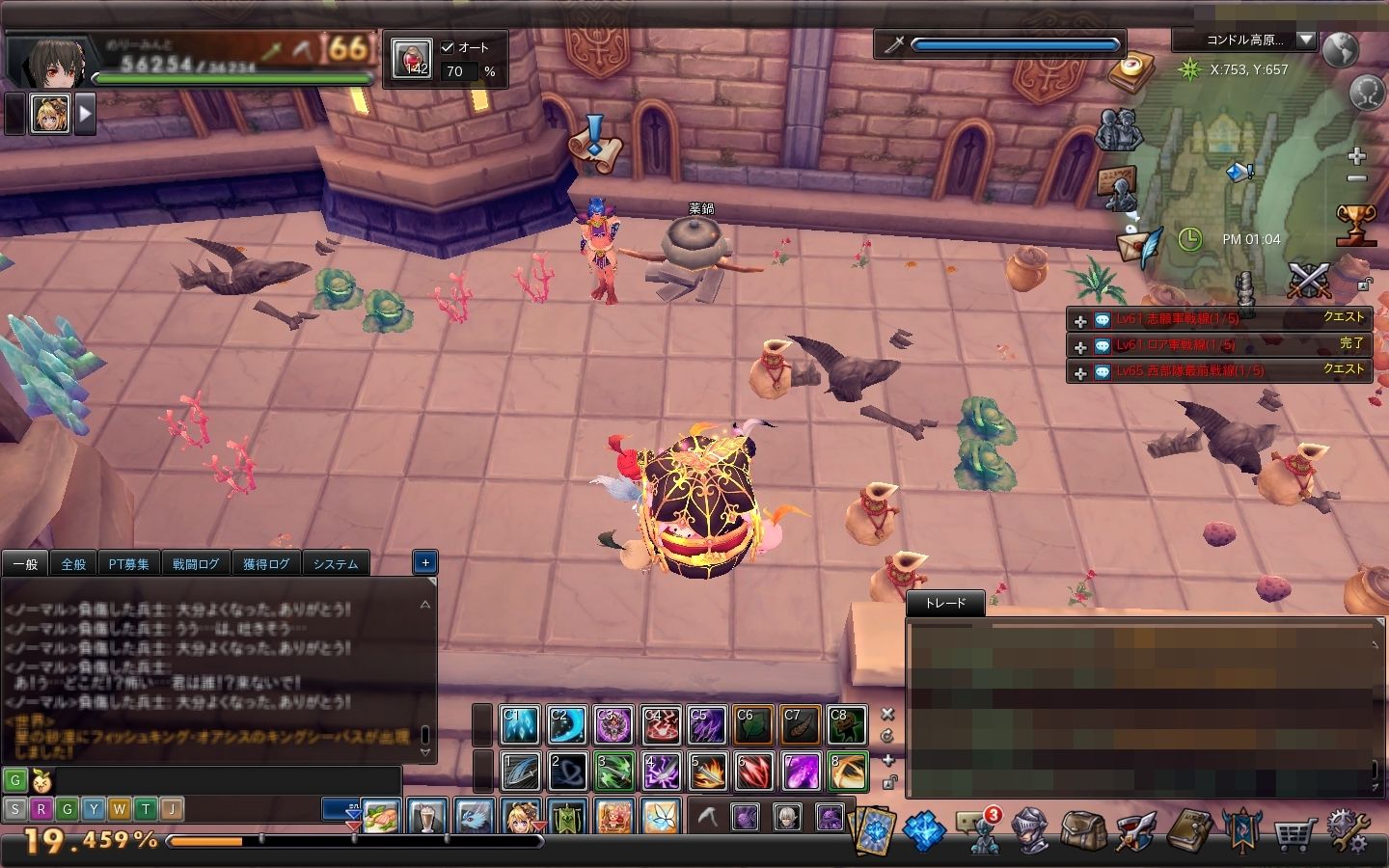This screenshot has height=868, width=1389.
Task: Open the backpack inventory icon
Action: pos(1082,829)
